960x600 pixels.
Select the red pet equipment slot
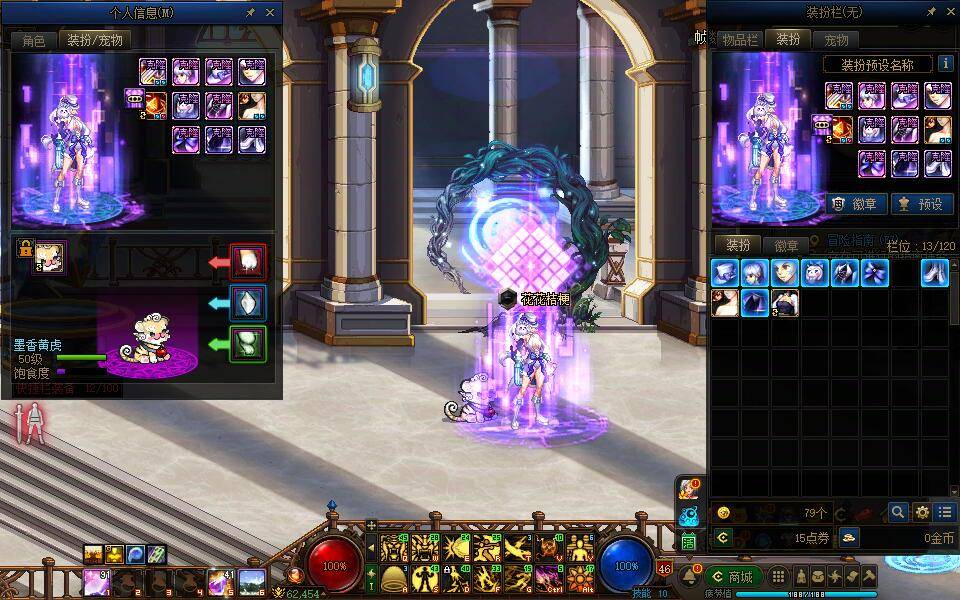click(247, 262)
